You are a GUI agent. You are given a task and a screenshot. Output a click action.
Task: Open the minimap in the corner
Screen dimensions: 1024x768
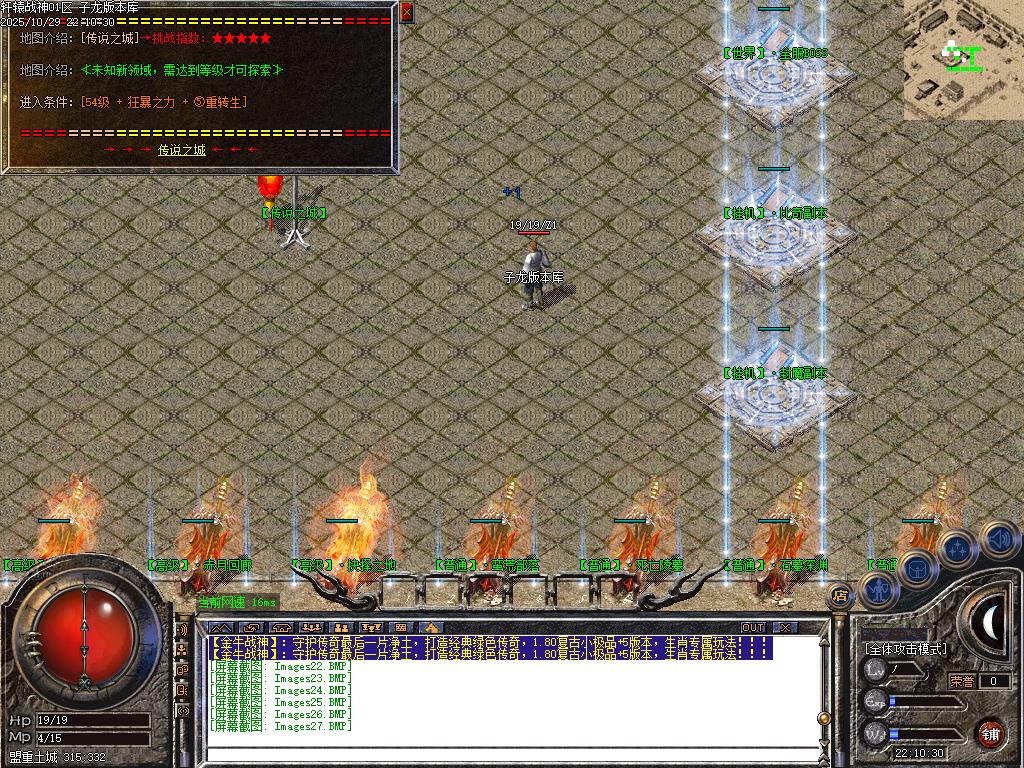pyautogui.click(x=963, y=59)
